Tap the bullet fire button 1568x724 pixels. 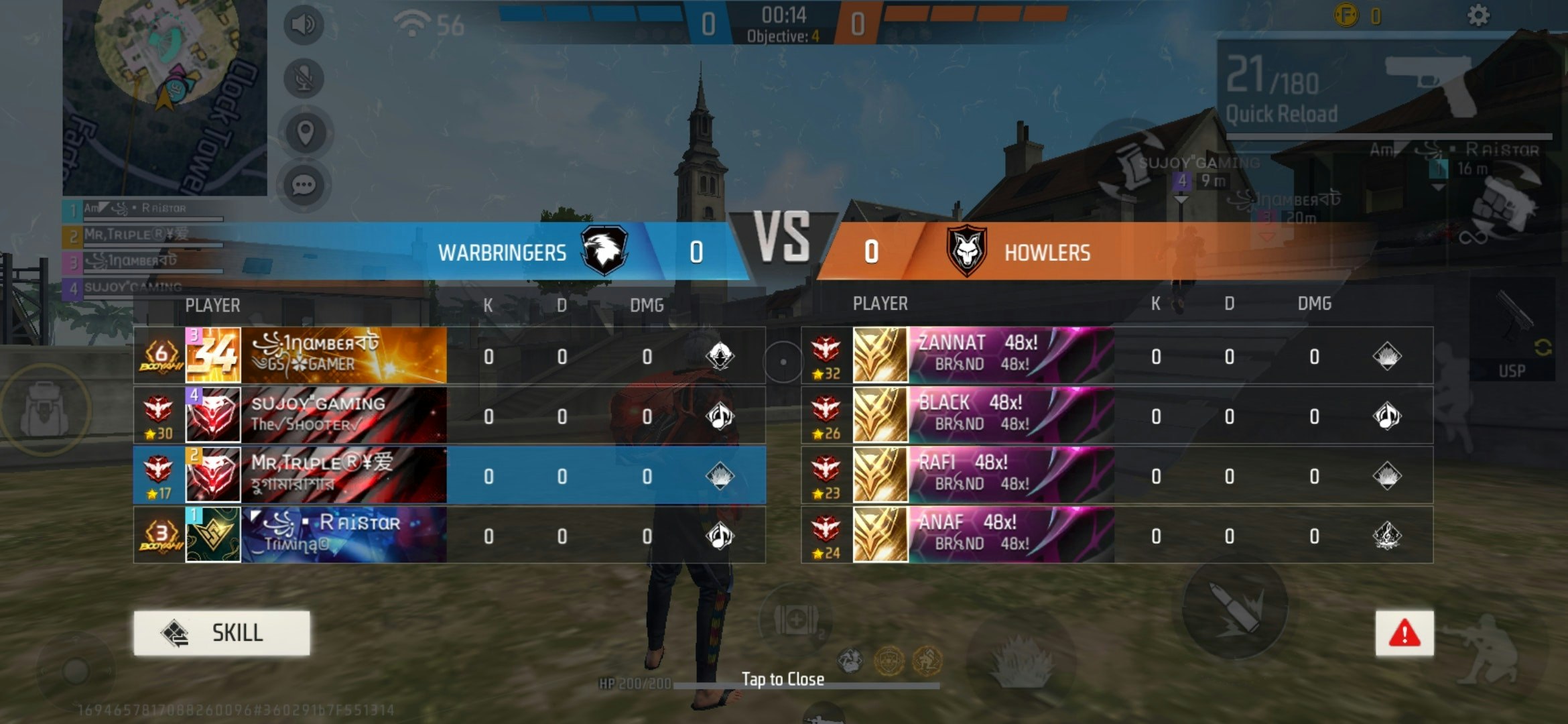click(x=1234, y=608)
